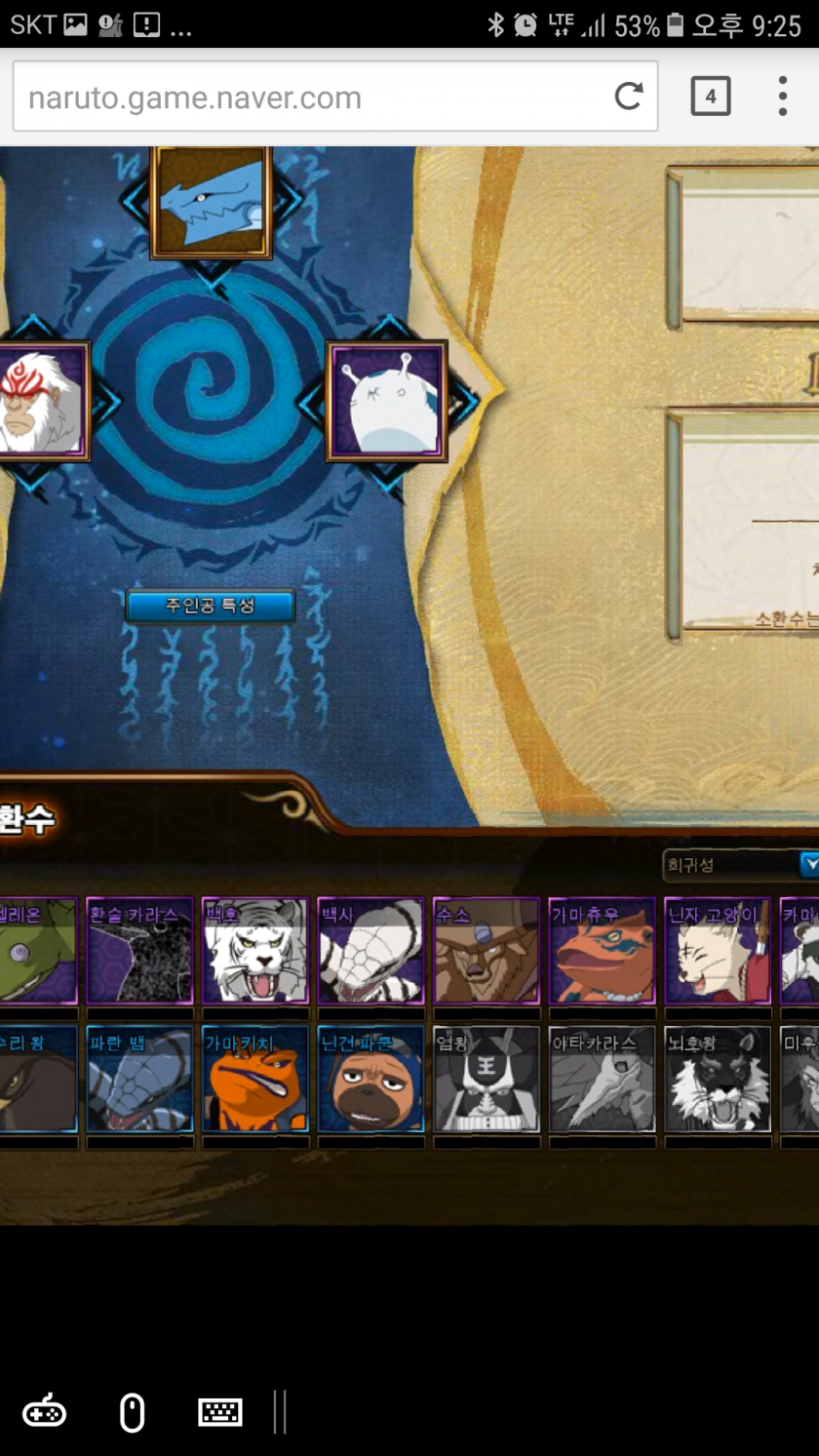
Task: Open the 희귀성 sort dropdown
Action: pos(741,864)
